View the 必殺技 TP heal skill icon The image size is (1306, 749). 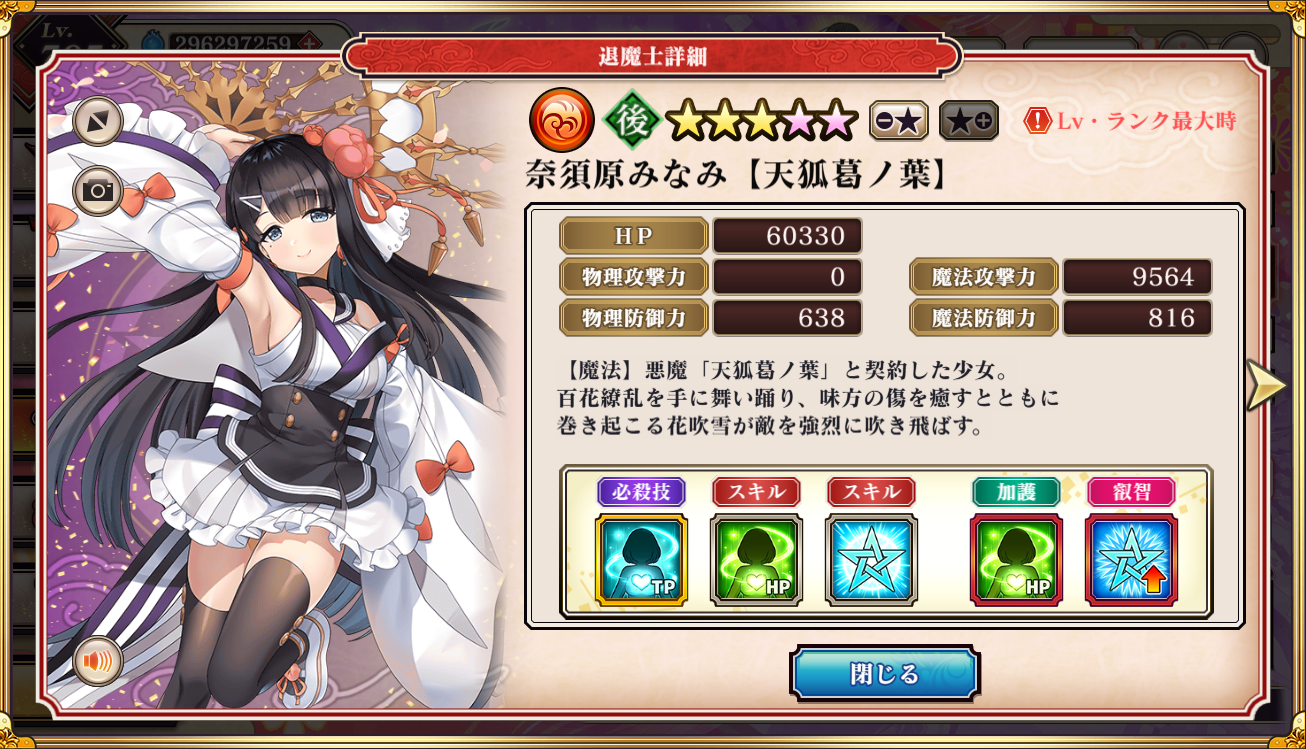click(641, 560)
